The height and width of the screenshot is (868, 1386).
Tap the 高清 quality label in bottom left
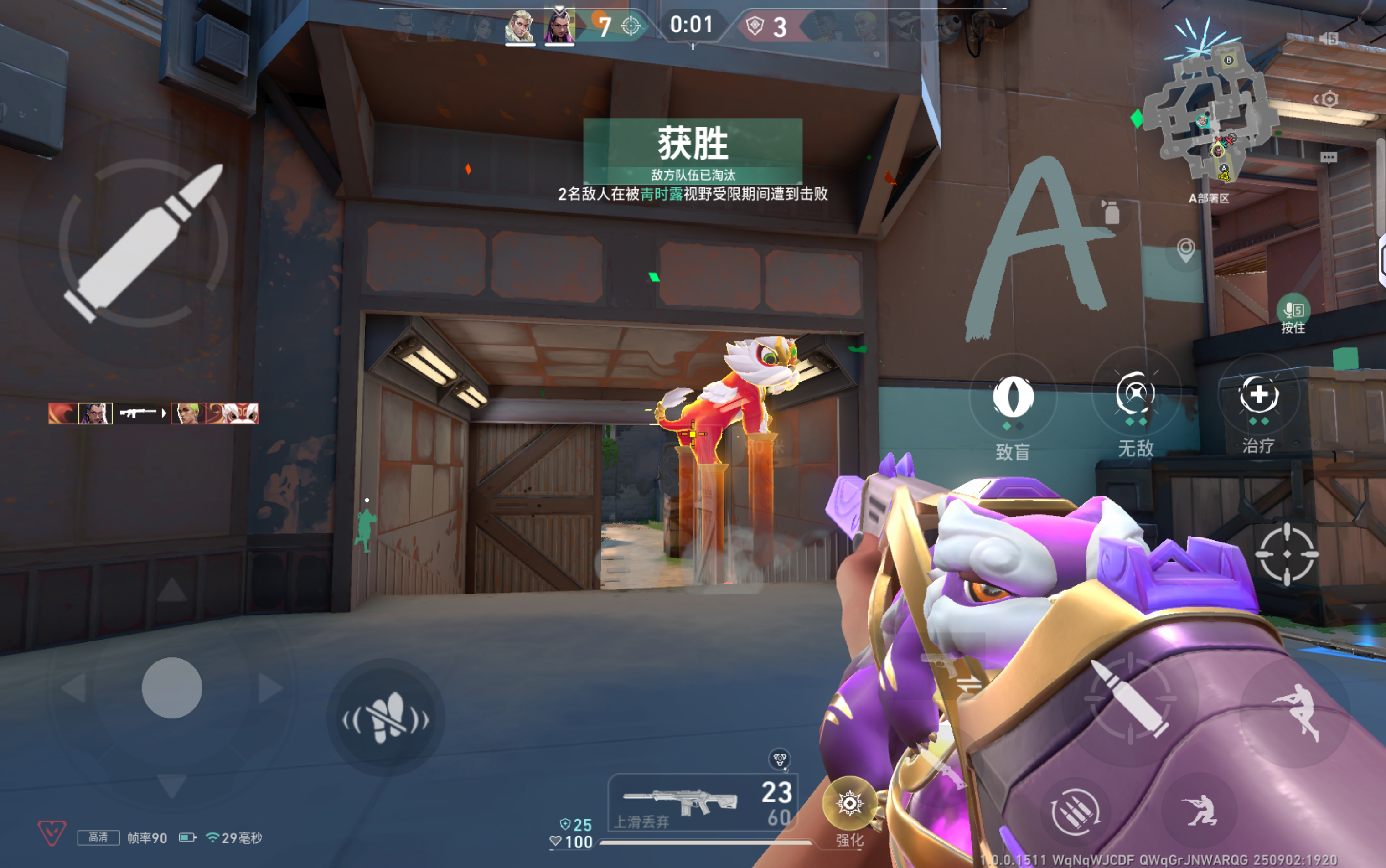click(99, 837)
